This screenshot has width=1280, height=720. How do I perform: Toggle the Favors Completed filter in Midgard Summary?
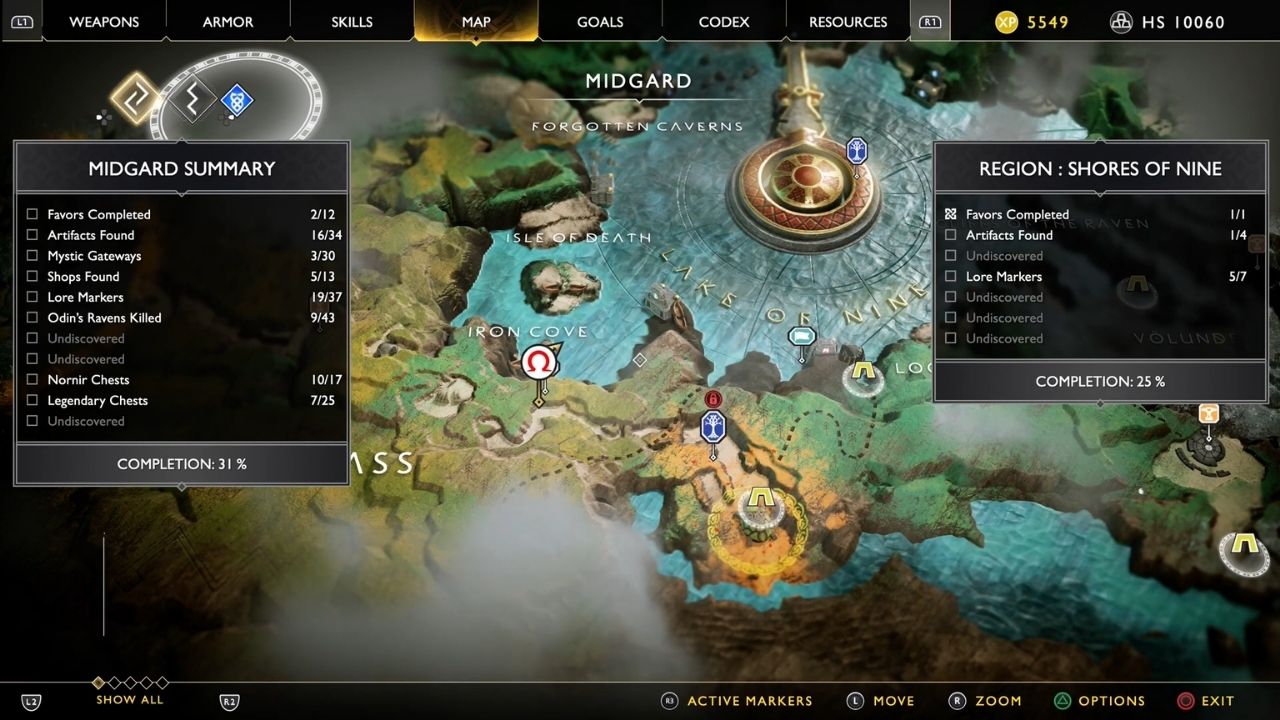[98, 214]
